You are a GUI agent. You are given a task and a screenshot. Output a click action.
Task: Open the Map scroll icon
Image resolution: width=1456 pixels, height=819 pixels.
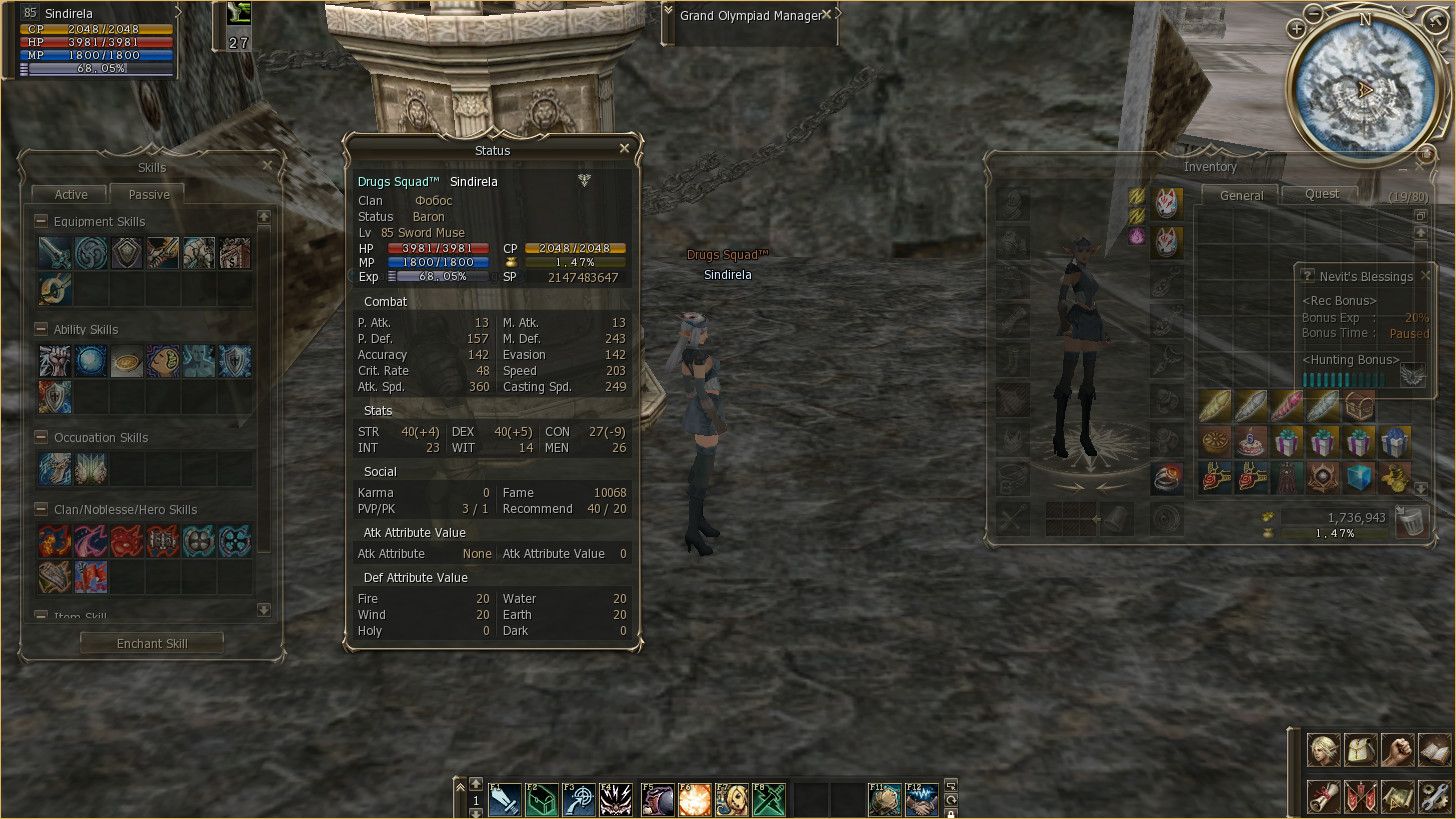coord(1397,796)
